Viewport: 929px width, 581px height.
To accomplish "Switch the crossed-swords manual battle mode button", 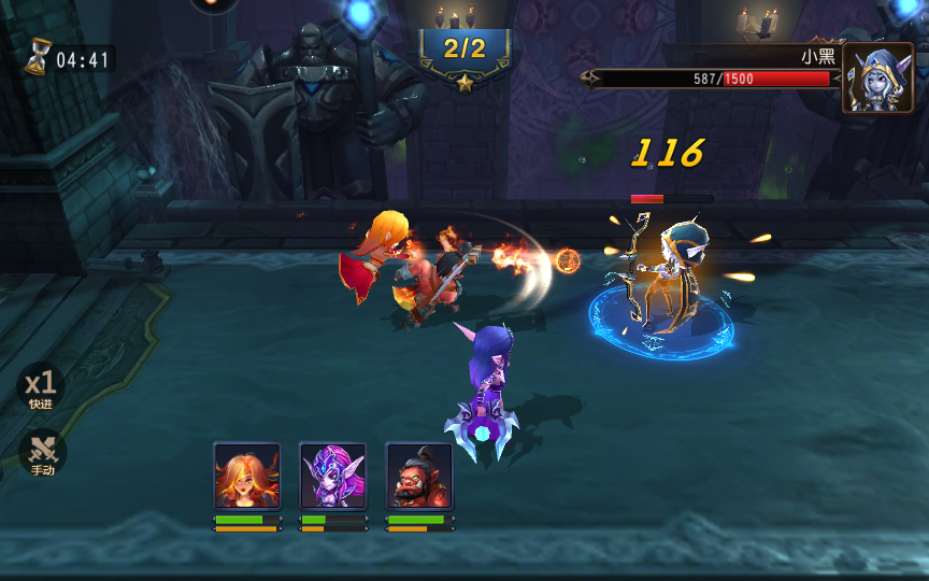I will [42, 452].
